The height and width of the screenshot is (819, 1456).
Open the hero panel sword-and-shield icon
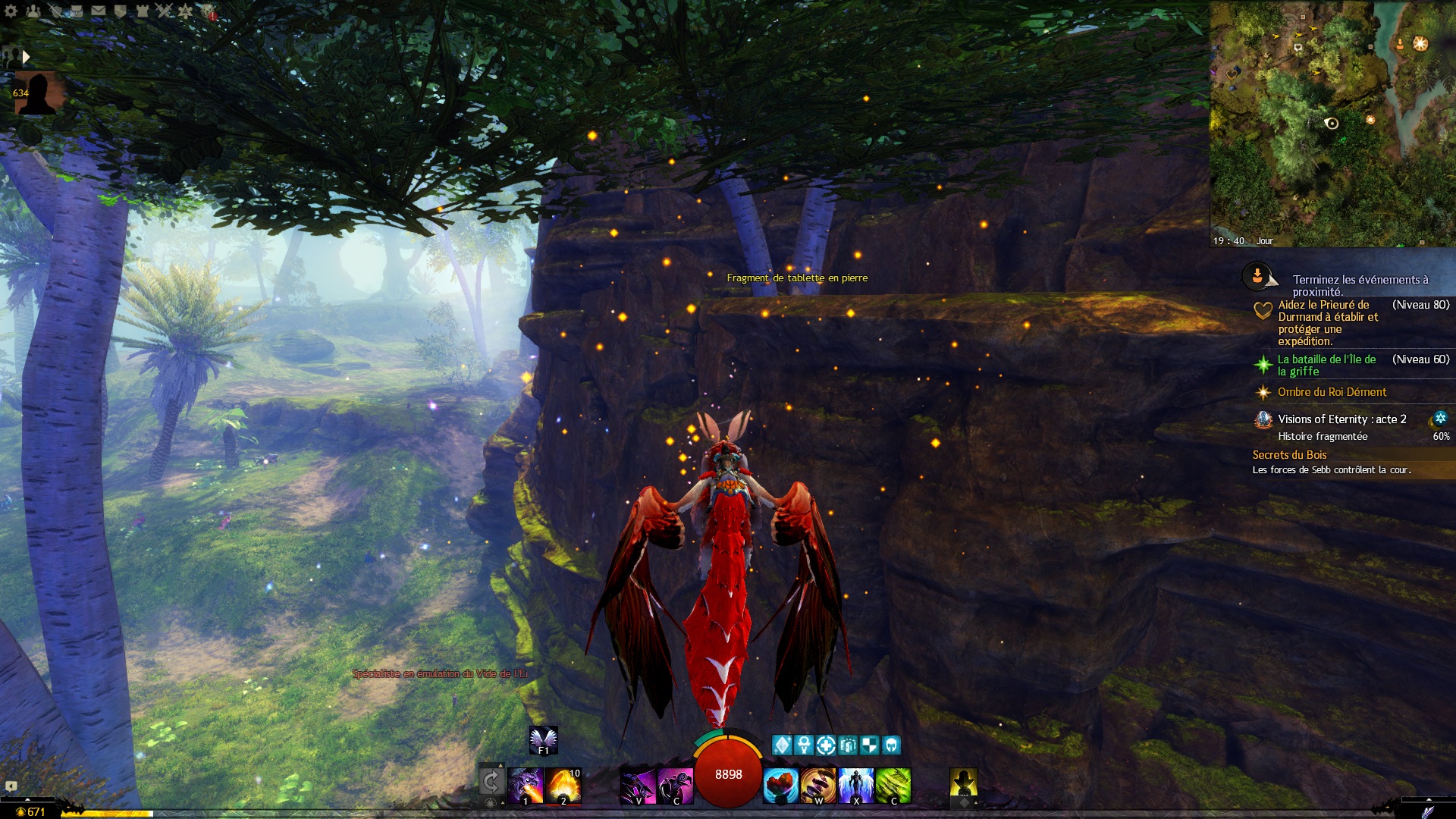(55, 11)
